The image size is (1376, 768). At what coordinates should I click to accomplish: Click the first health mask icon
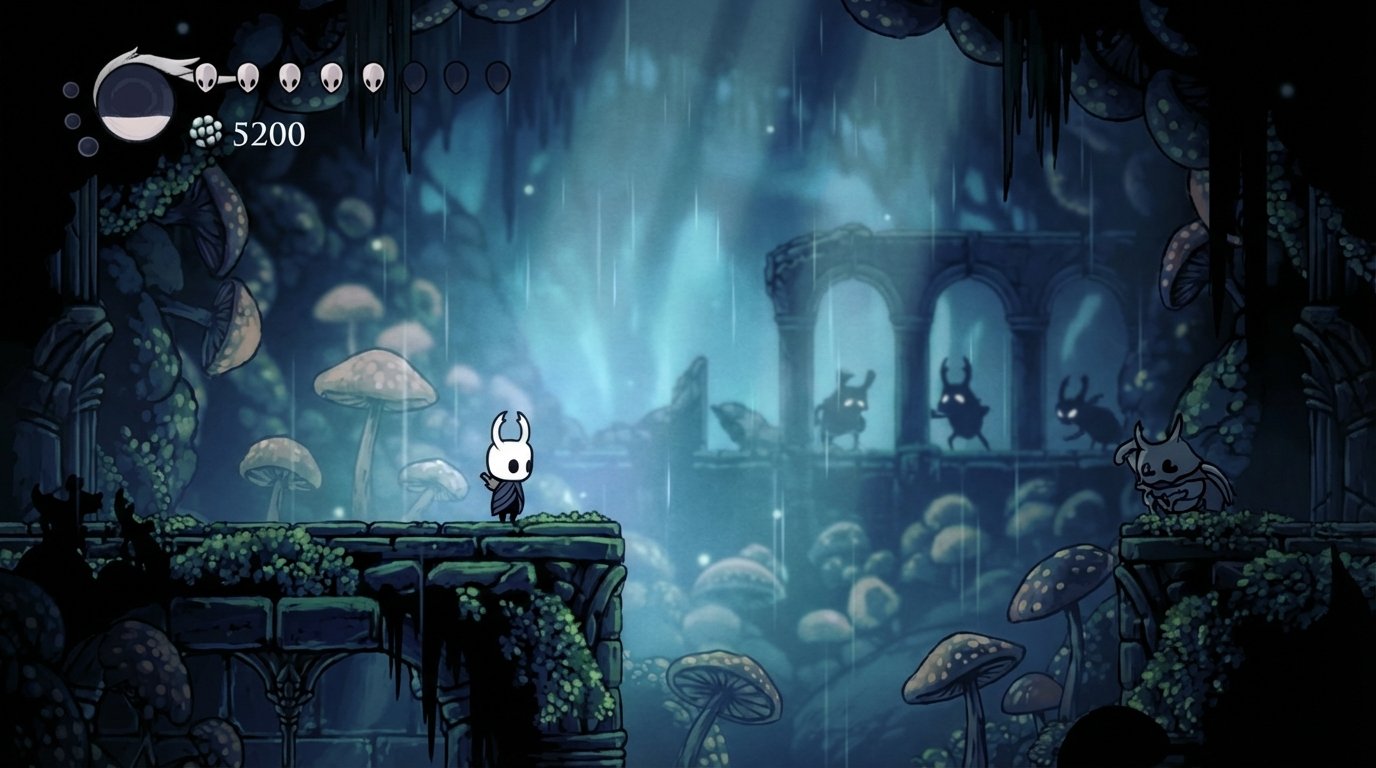click(207, 76)
